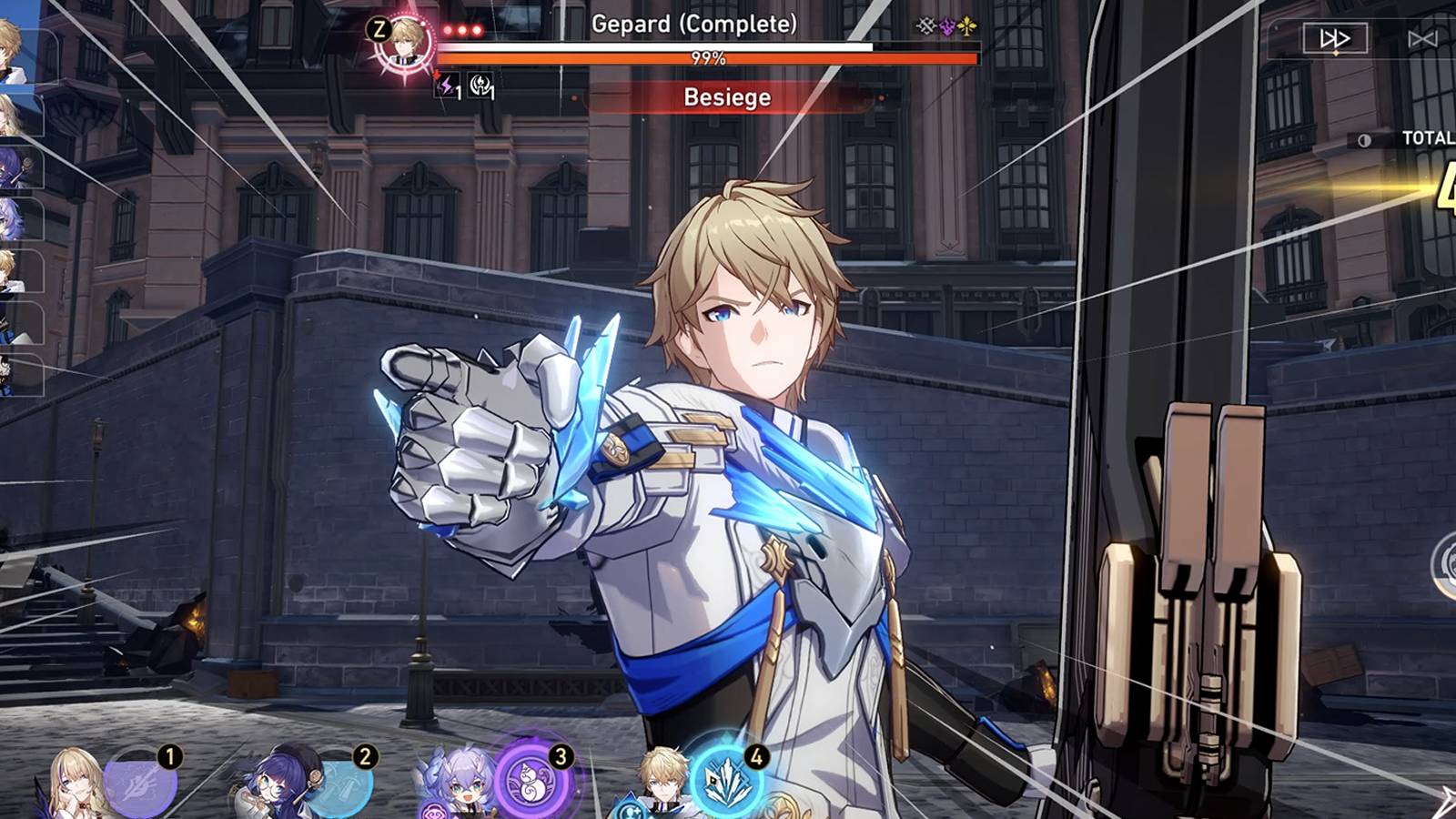Click the purple lightning weakness icon near enemy name
The width and height of the screenshot is (1456, 819).
[x=946, y=28]
